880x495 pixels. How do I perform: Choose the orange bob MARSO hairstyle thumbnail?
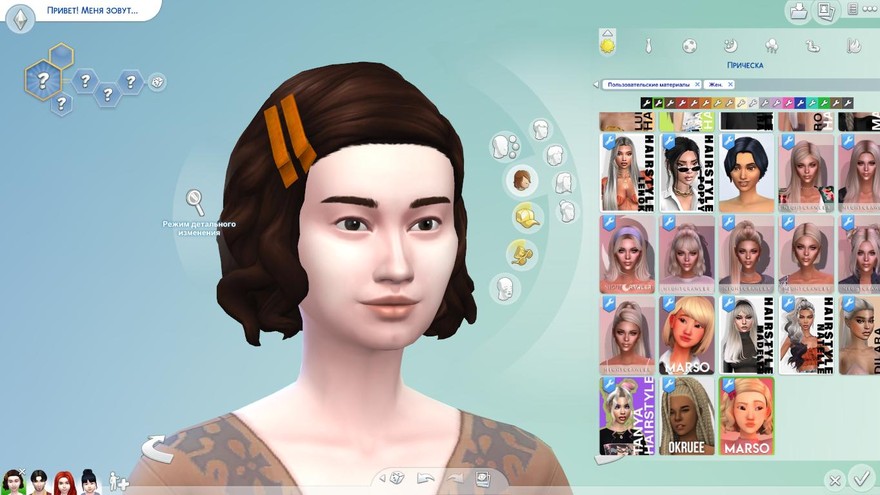click(x=688, y=335)
